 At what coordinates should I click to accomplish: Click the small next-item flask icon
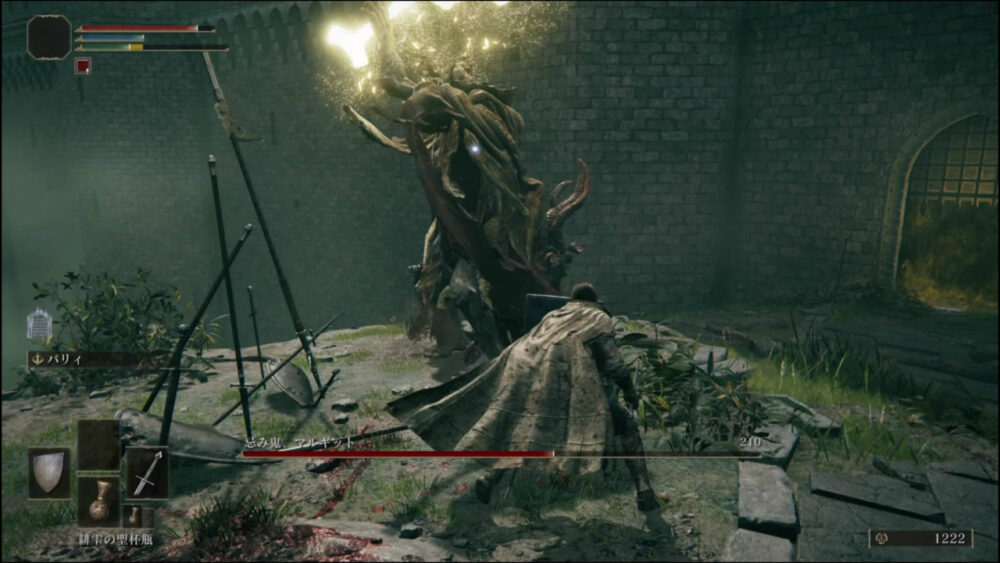[133, 516]
